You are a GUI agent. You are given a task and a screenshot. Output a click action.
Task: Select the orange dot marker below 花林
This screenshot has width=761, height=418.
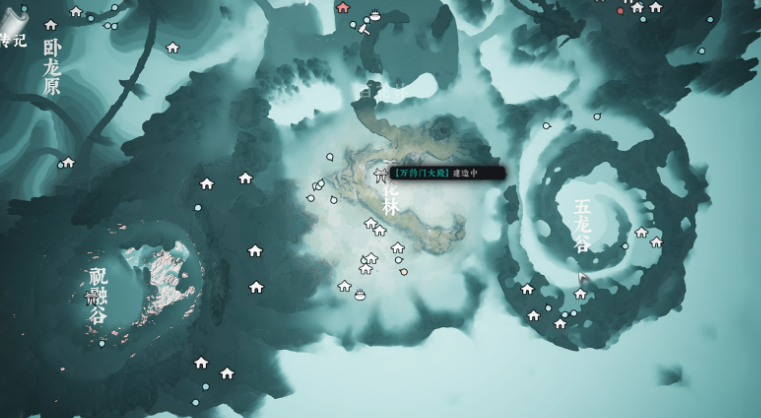point(403,270)
